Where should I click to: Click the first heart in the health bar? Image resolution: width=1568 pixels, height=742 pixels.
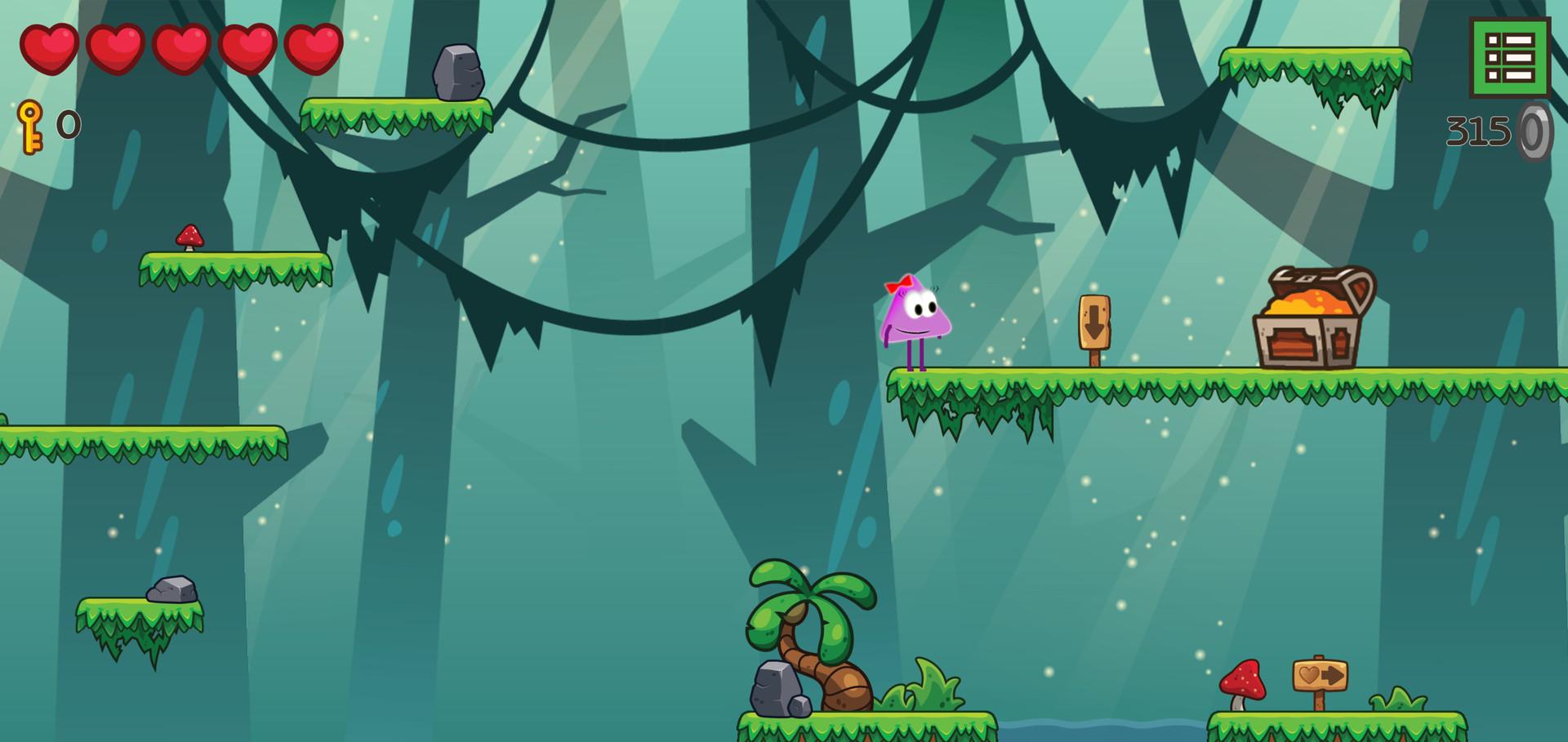[x=51, y=47]
